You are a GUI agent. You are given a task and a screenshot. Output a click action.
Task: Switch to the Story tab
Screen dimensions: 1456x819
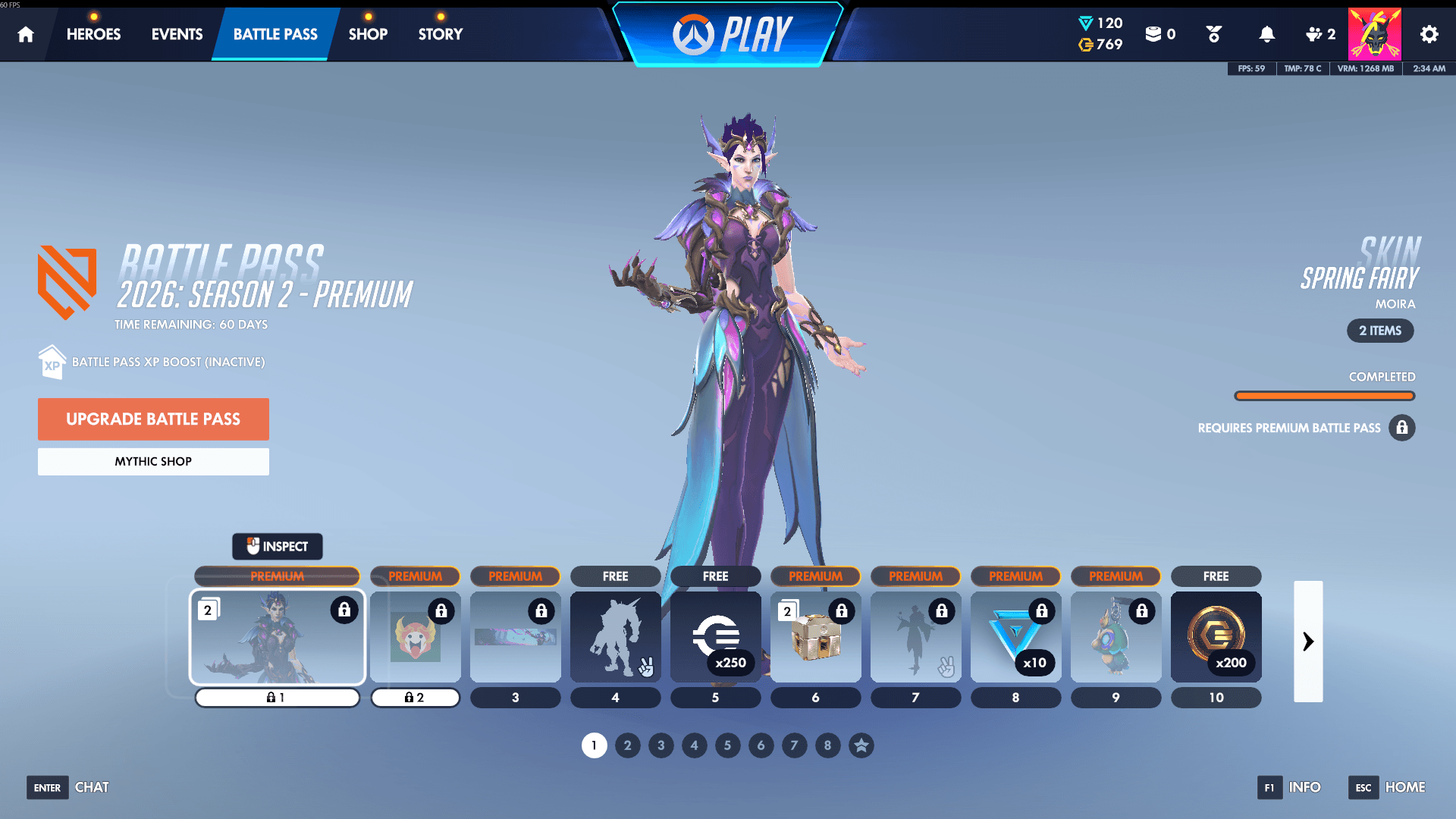tap(440, 33)
